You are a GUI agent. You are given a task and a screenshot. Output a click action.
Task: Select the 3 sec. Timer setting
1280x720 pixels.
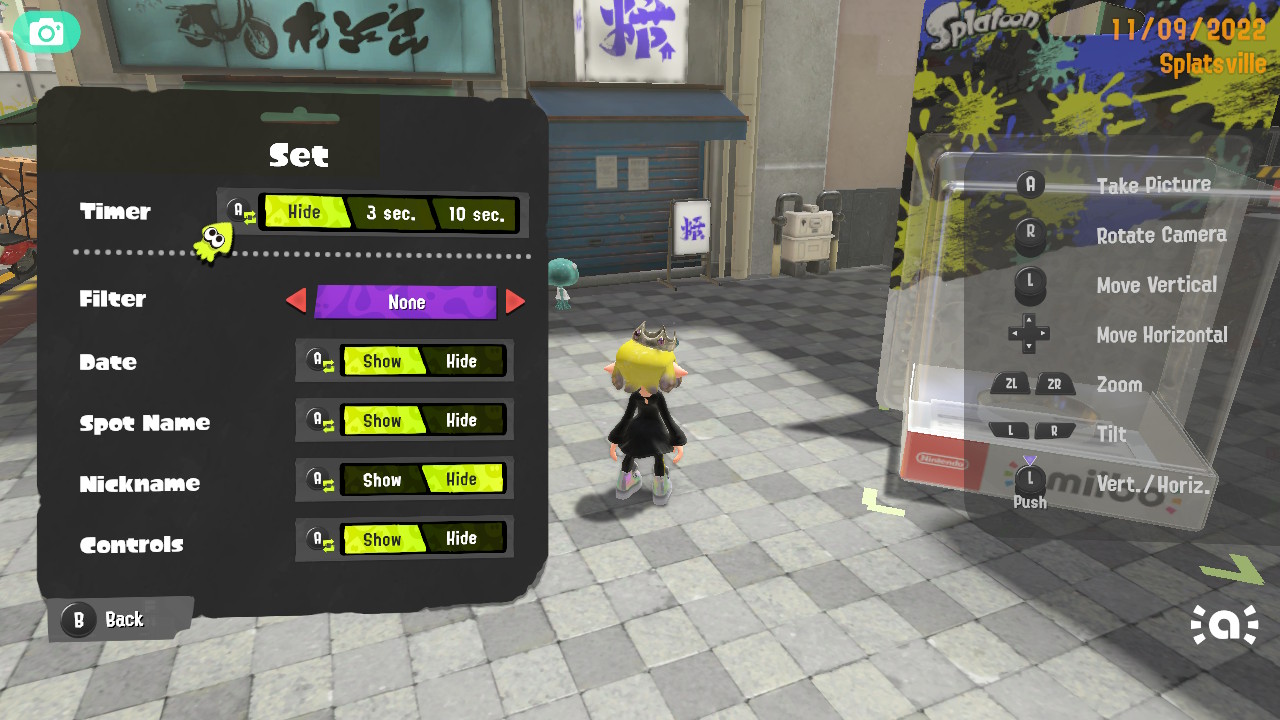point(392,213)
